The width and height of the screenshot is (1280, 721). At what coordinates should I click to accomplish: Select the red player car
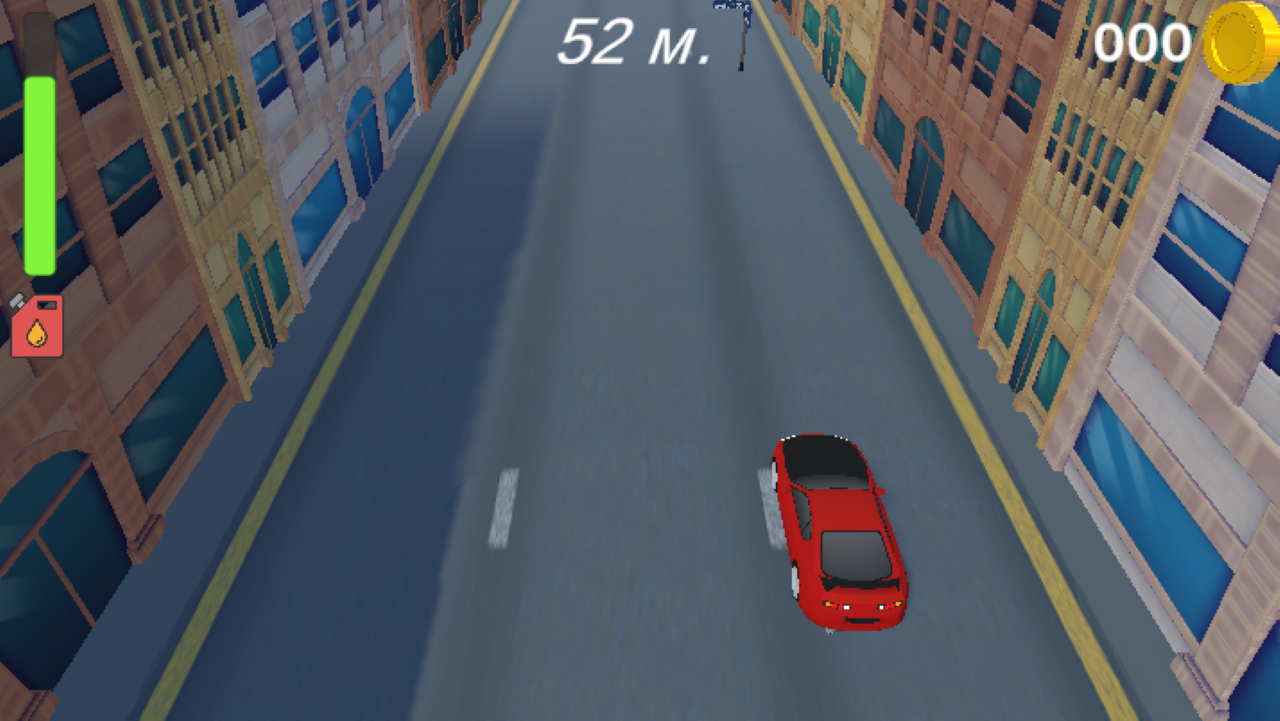[x=840, y=530]
